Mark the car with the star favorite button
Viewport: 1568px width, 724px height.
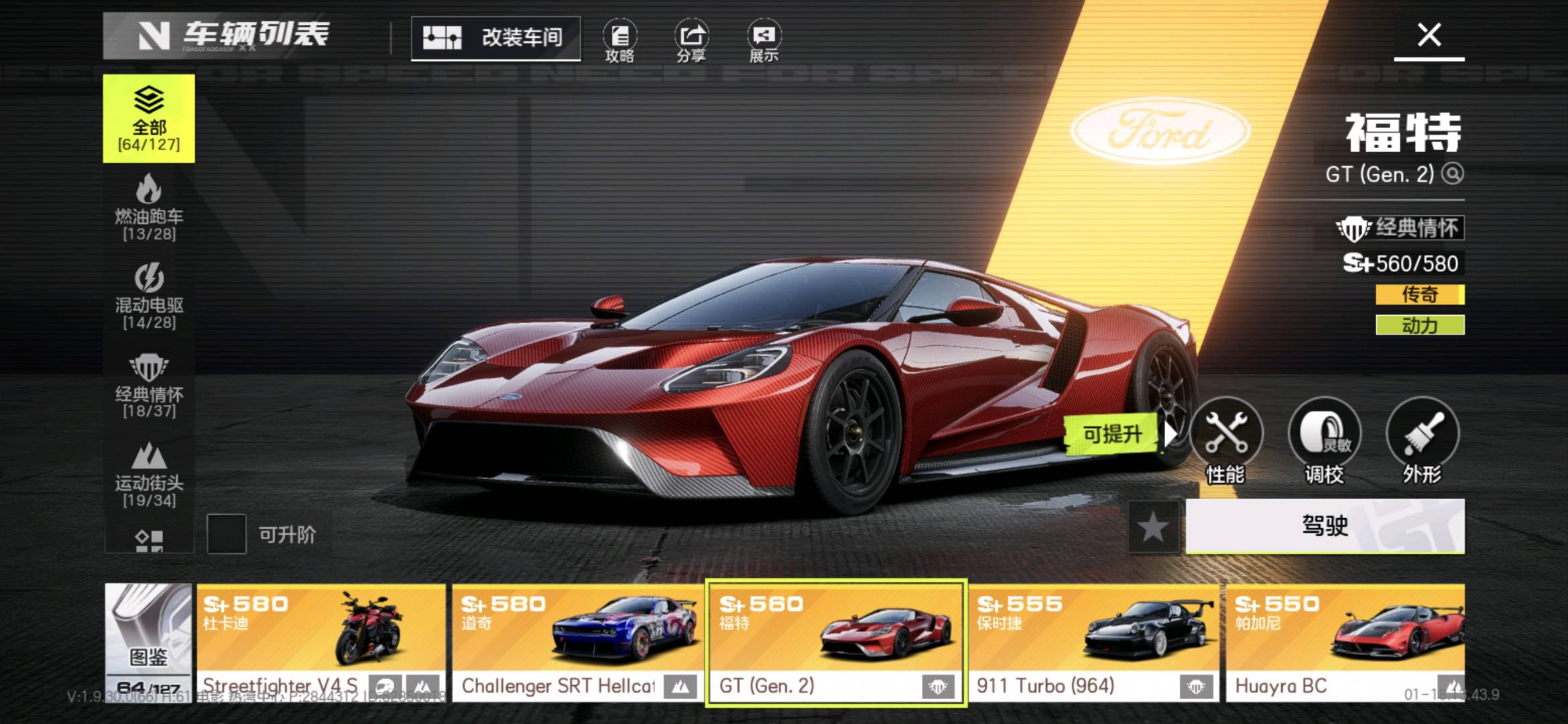tap(1153, 527)
